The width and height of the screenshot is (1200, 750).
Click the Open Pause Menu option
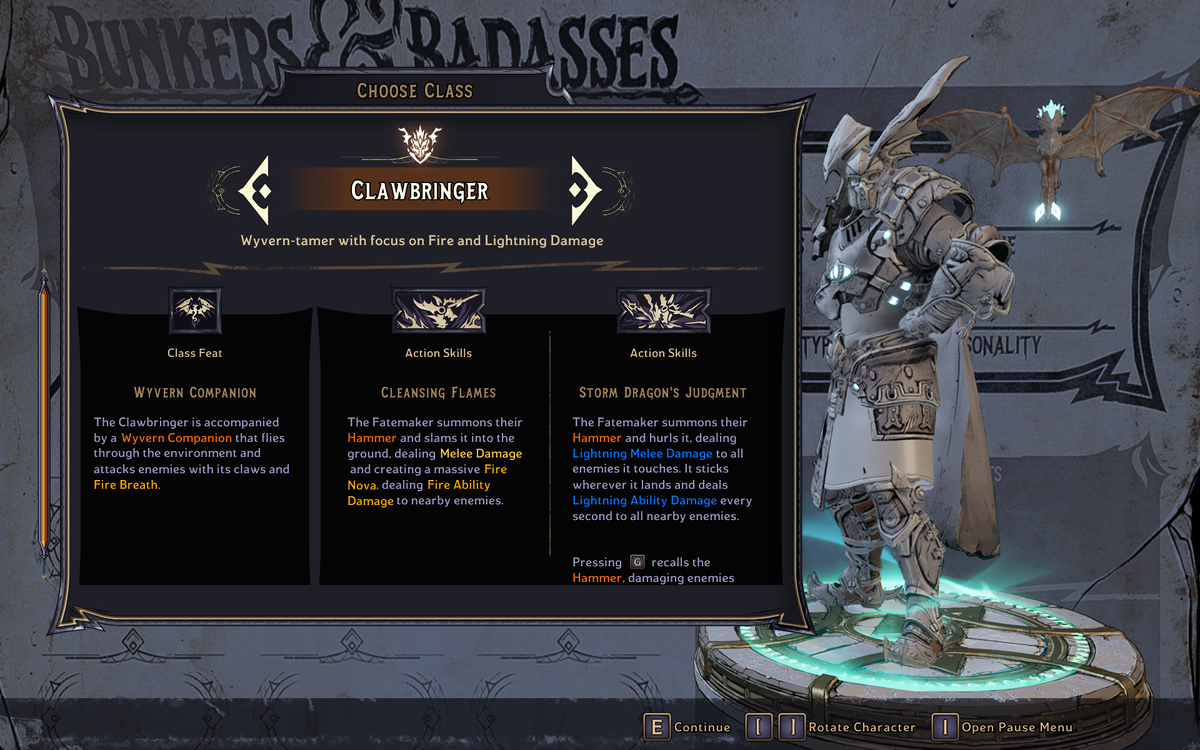pyautogui.click(x=1003, y=727)
